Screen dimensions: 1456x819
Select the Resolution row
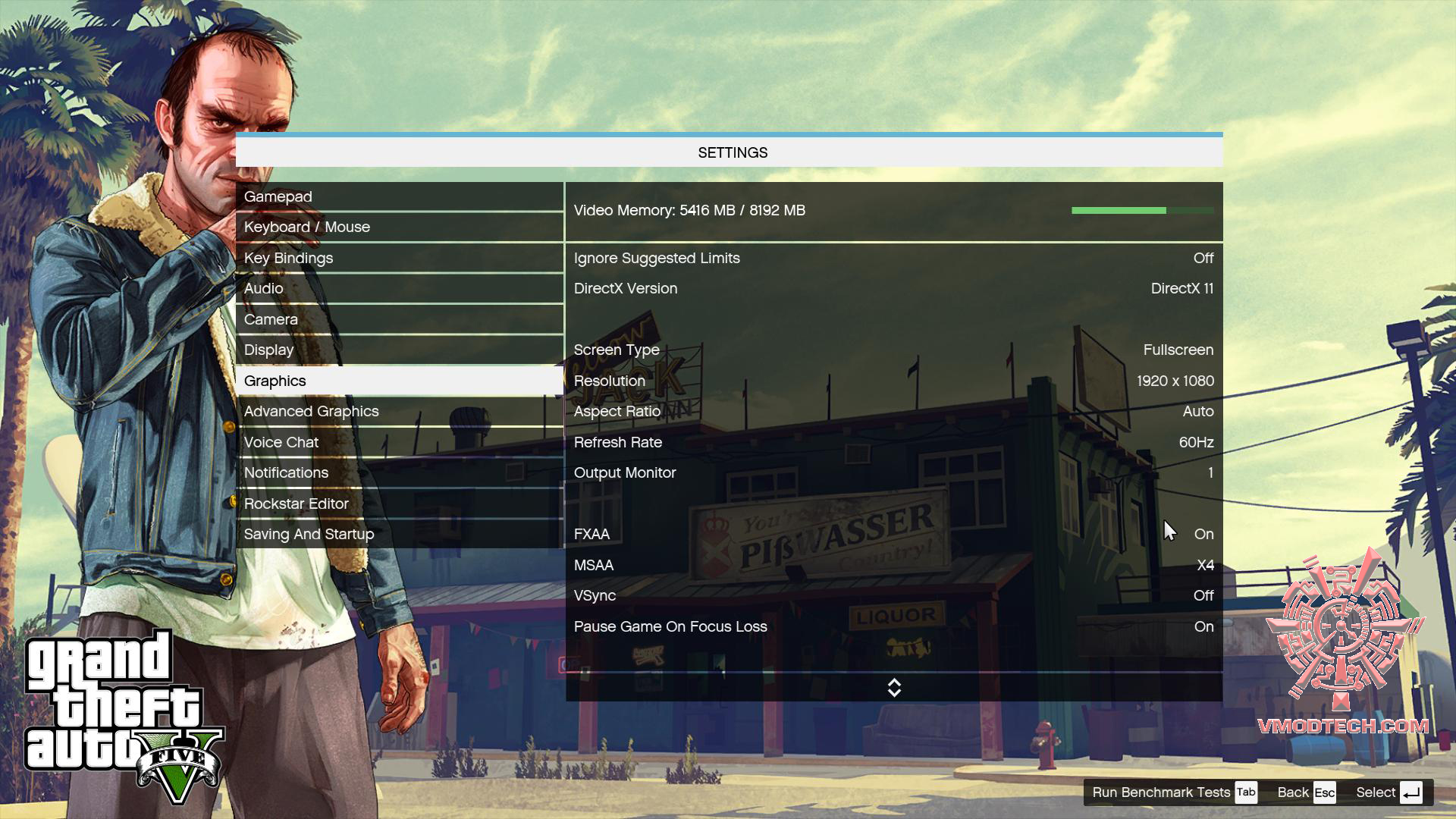893,381
